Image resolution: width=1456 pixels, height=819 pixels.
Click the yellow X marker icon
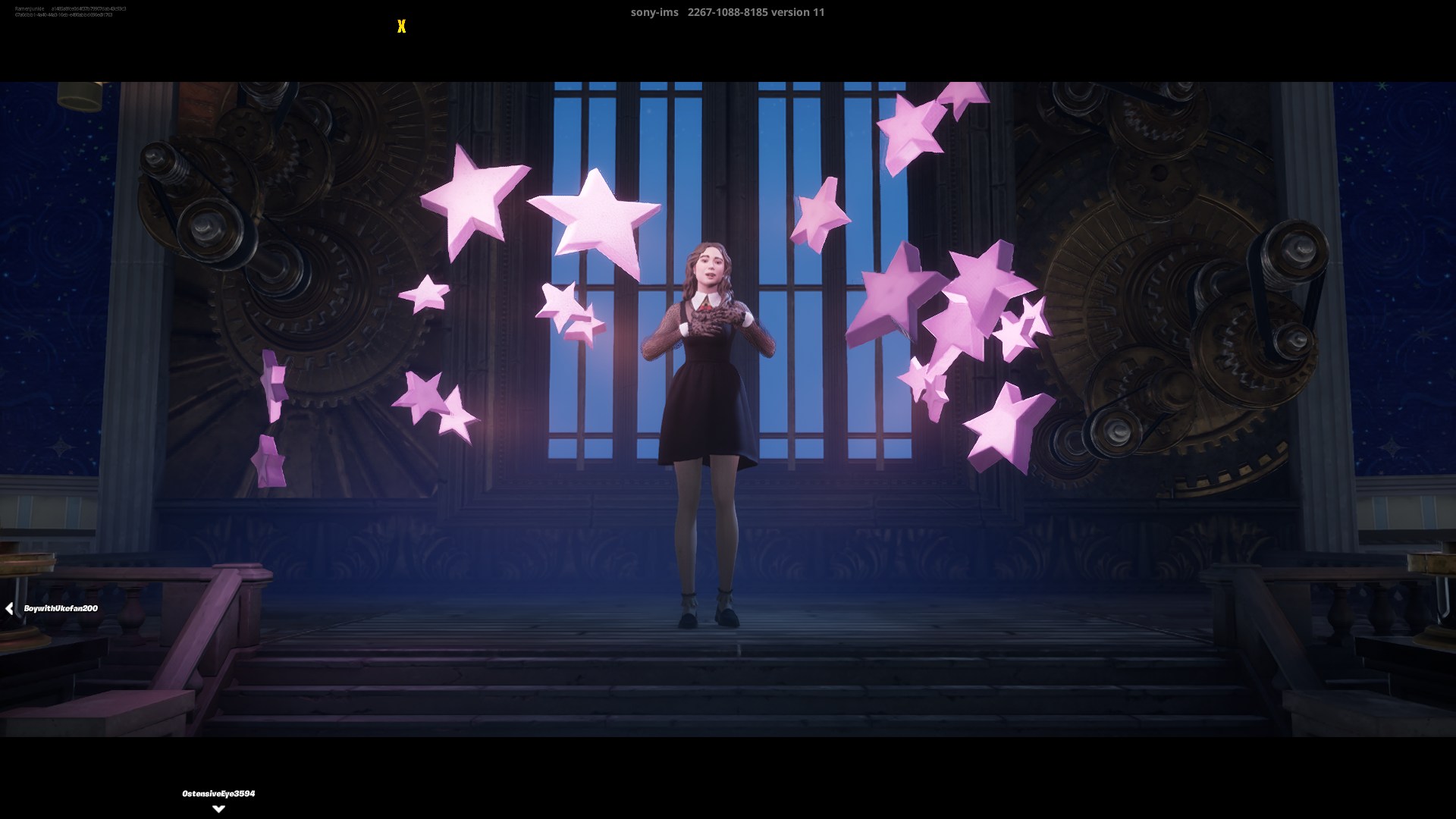tap(401, 27)
